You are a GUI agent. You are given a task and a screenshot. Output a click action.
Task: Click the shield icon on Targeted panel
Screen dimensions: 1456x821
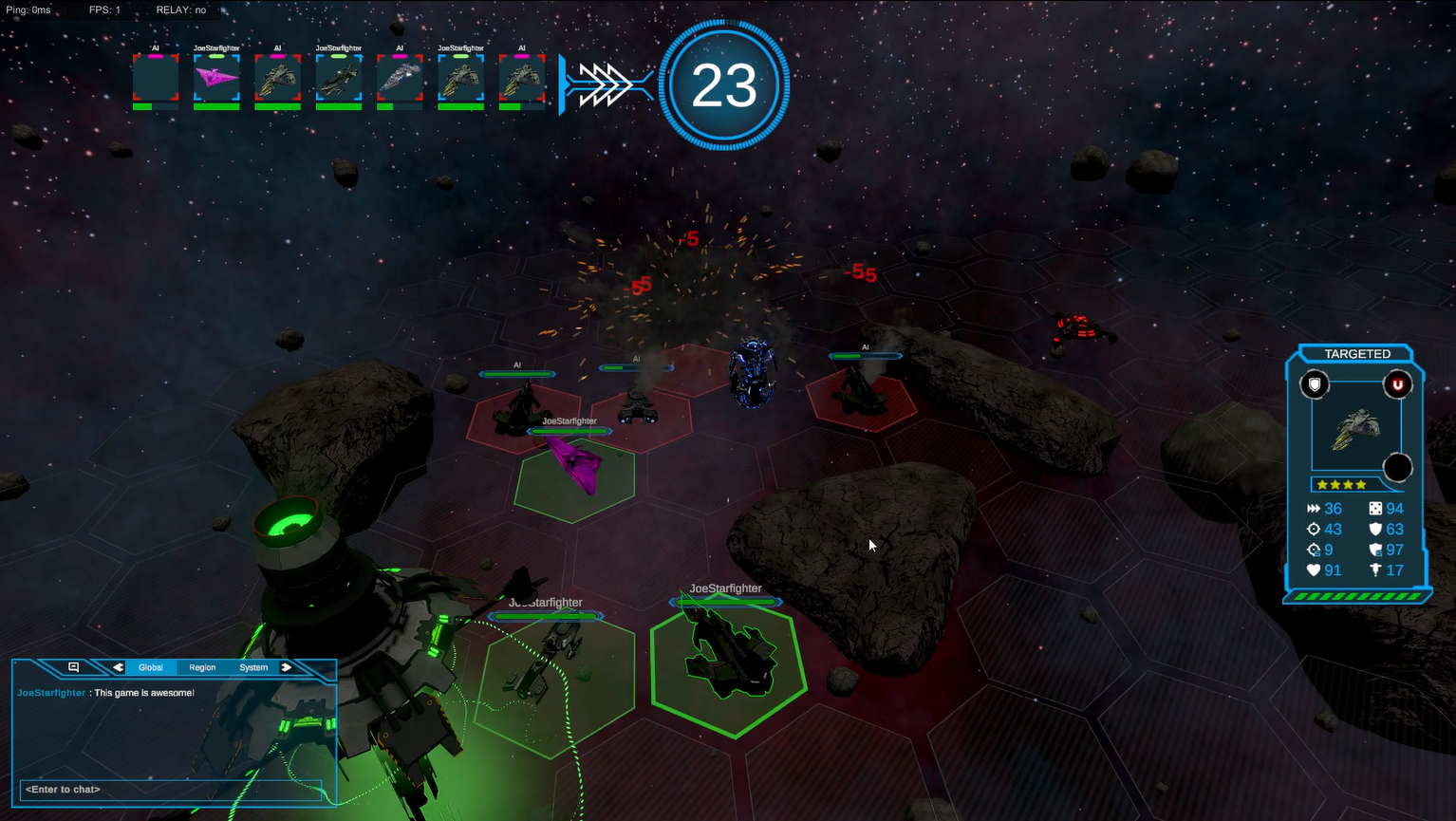click(1315, 384)
